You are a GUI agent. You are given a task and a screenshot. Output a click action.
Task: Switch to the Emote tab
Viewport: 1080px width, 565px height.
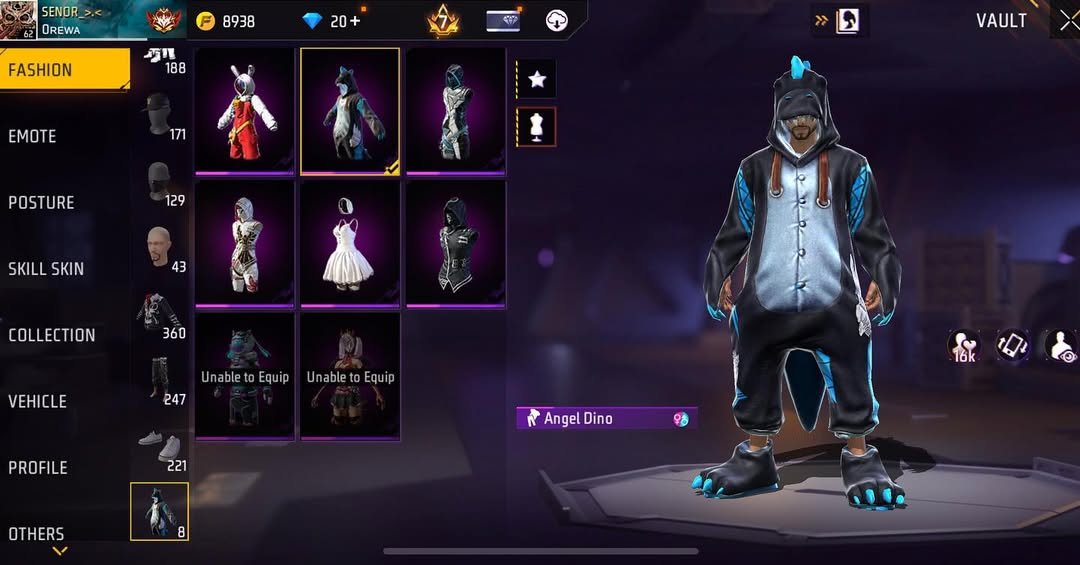[33, 136]
